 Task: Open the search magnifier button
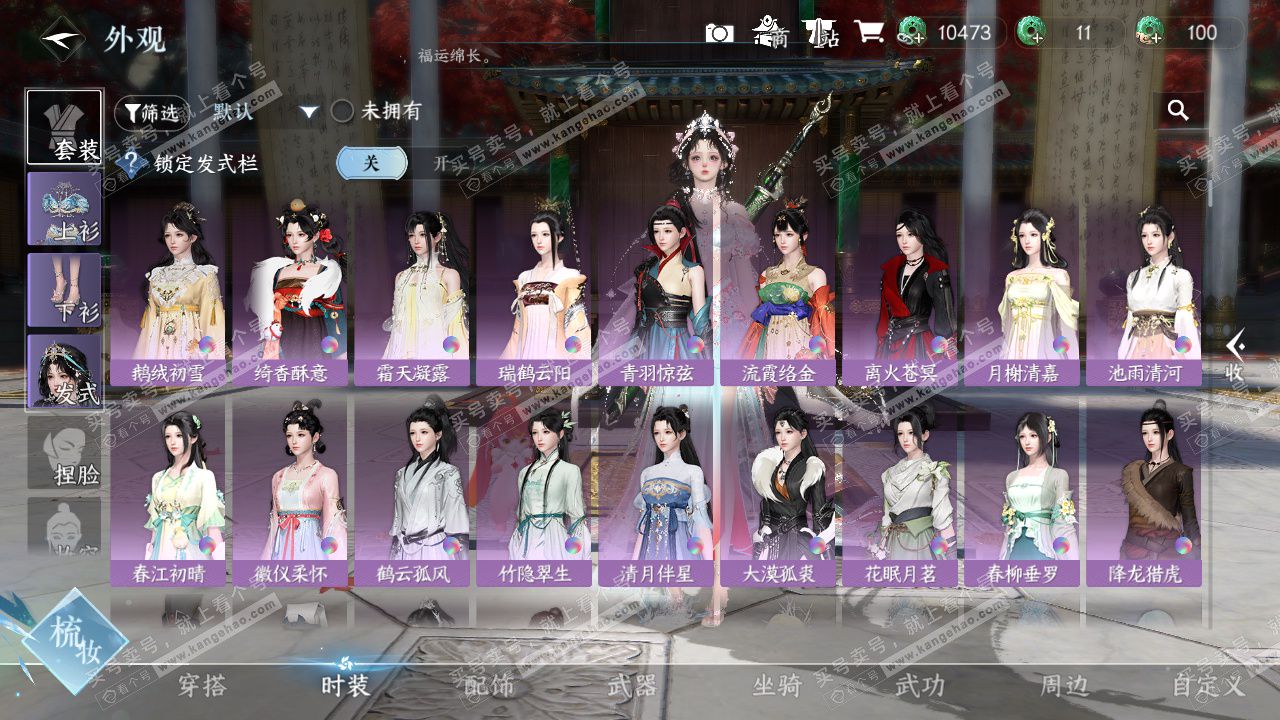pos(1178,110)
